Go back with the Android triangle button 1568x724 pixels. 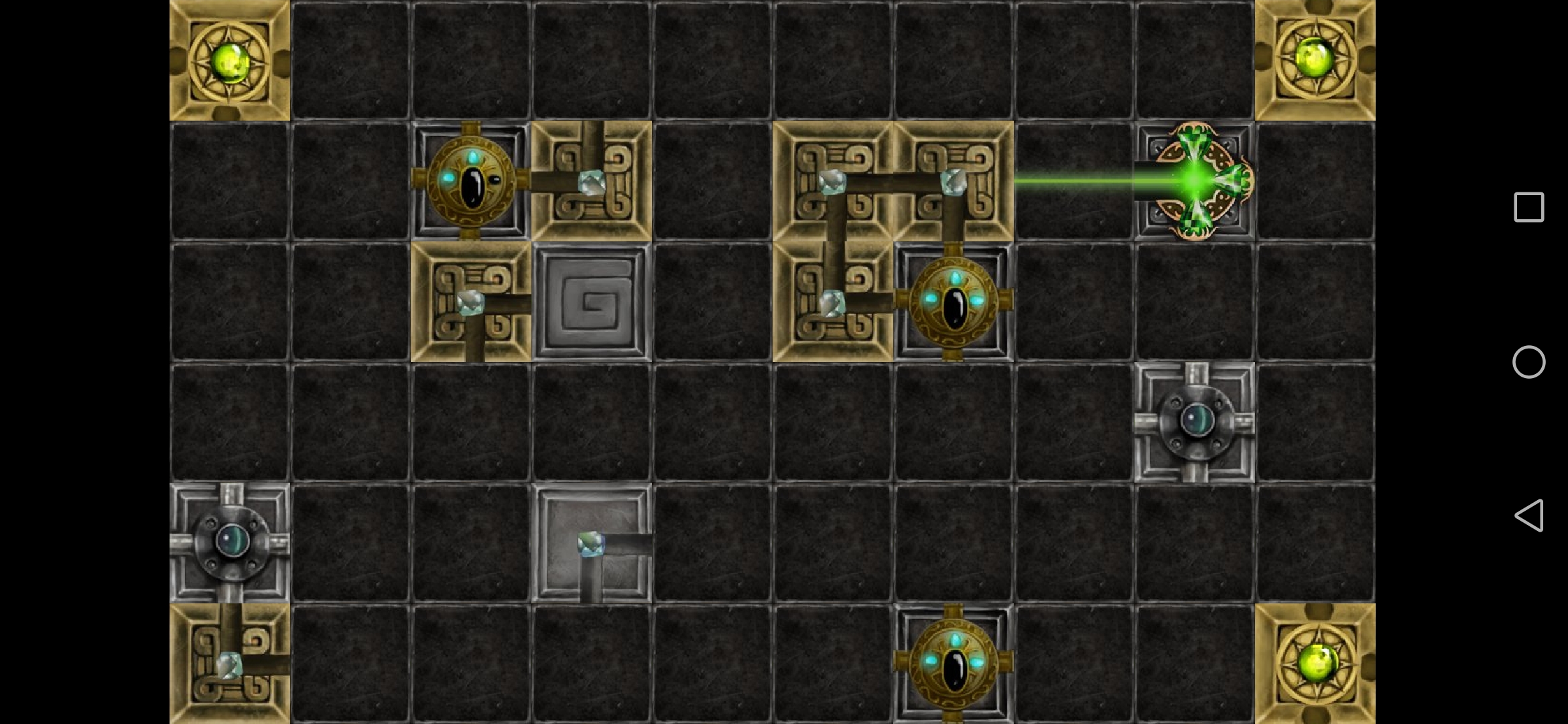(x=1528, y=516)
